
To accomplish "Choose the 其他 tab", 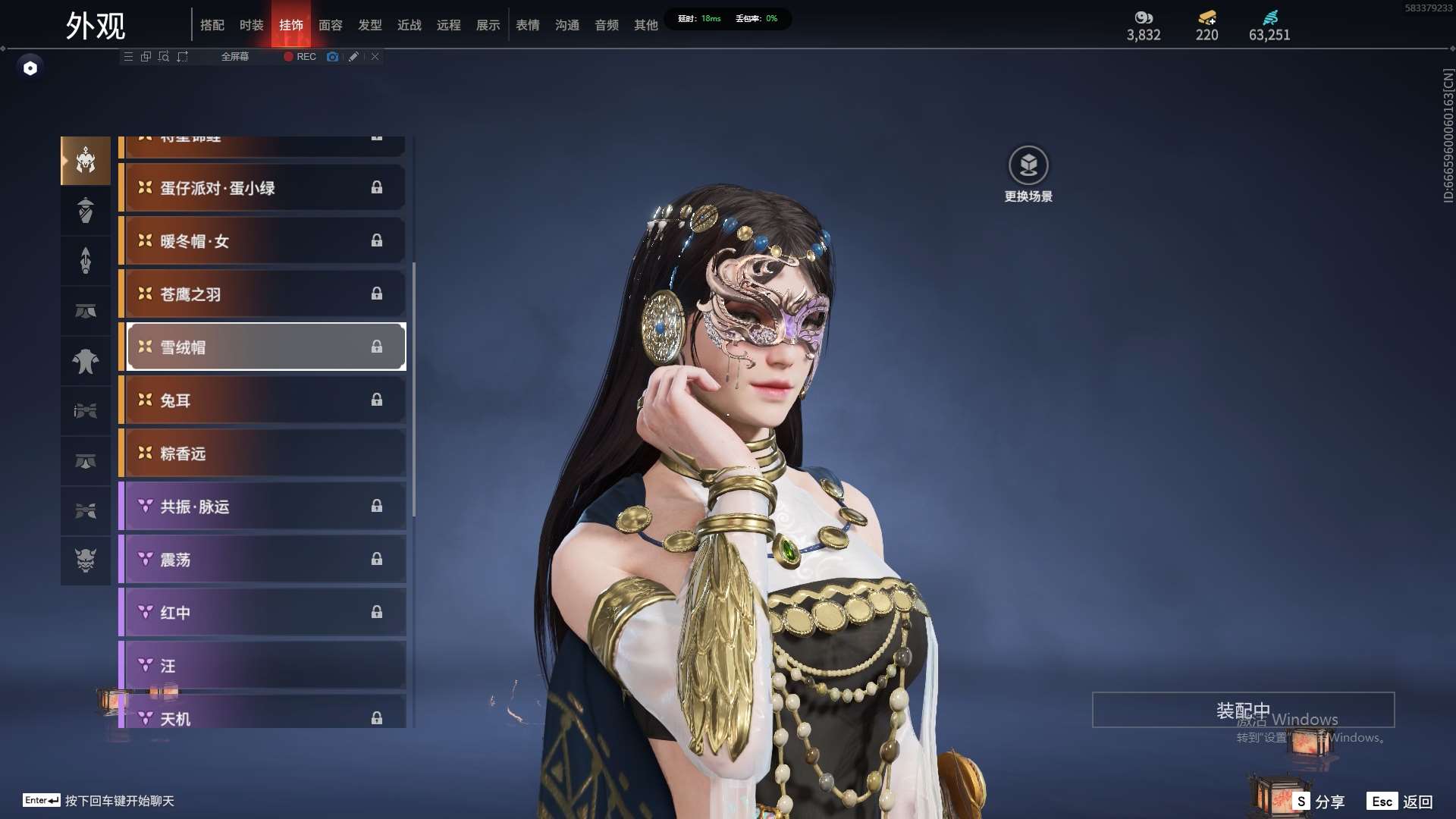I will [646, 25].
